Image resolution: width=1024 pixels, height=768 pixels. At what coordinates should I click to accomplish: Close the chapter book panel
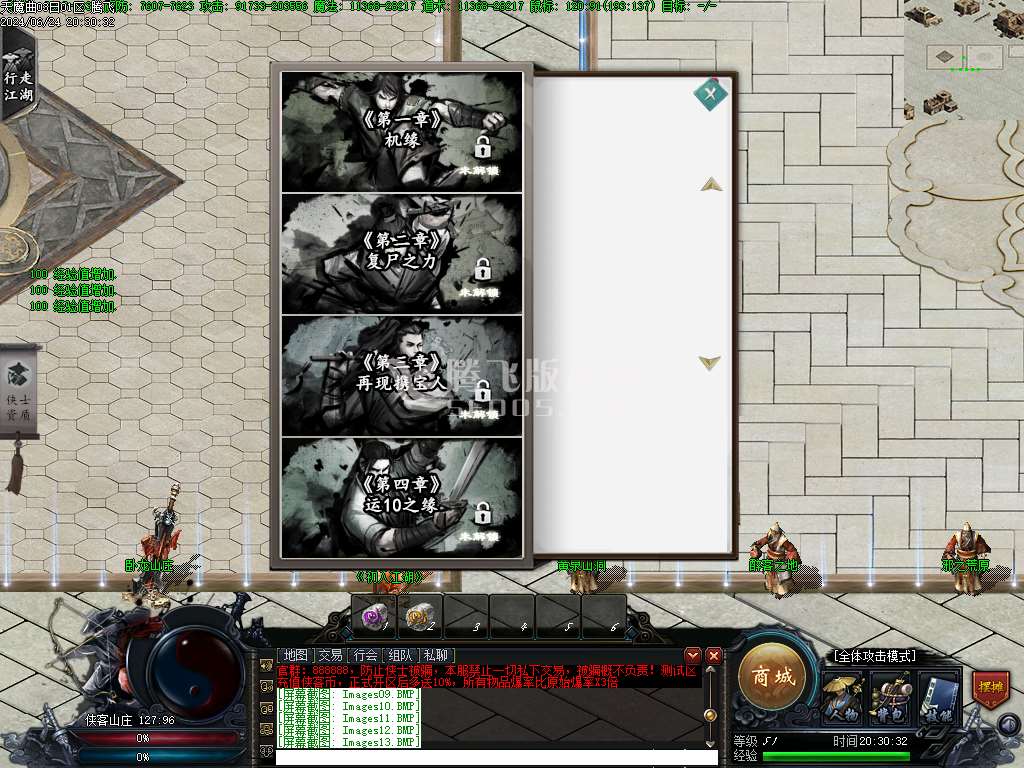click(711, 94)
